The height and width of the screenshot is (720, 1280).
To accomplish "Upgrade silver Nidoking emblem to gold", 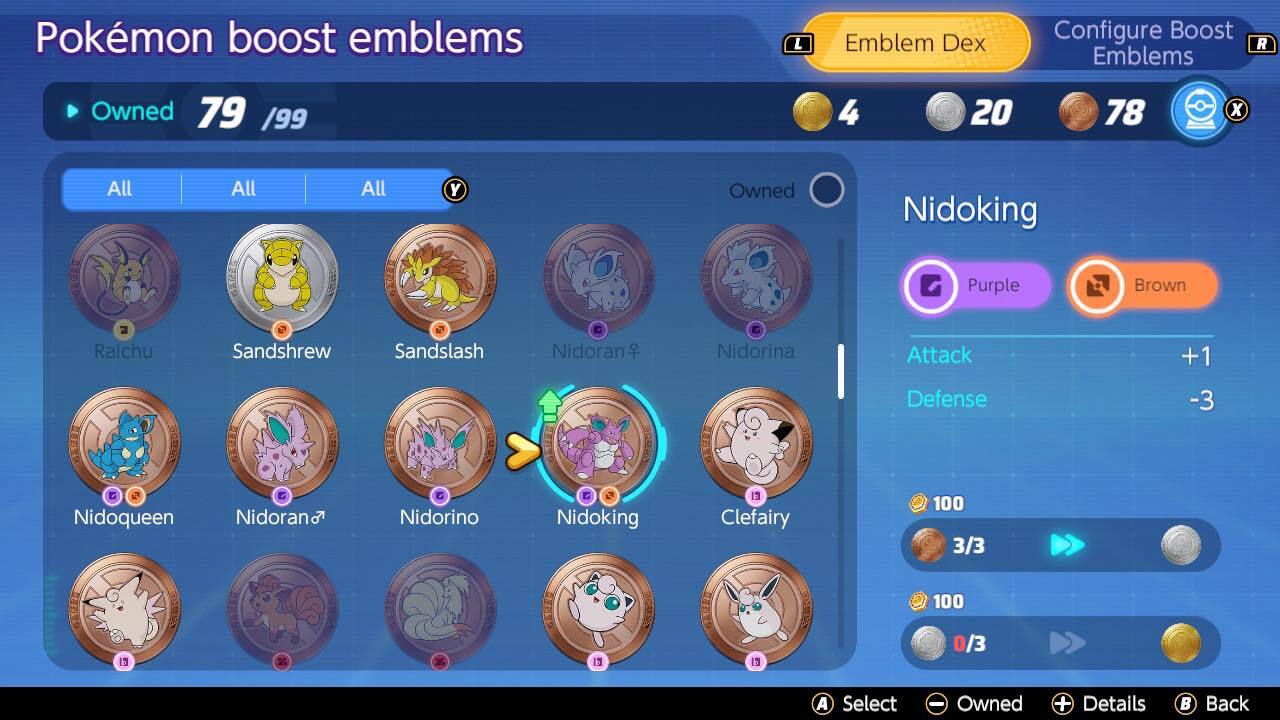I will (x=1060, y=643).
